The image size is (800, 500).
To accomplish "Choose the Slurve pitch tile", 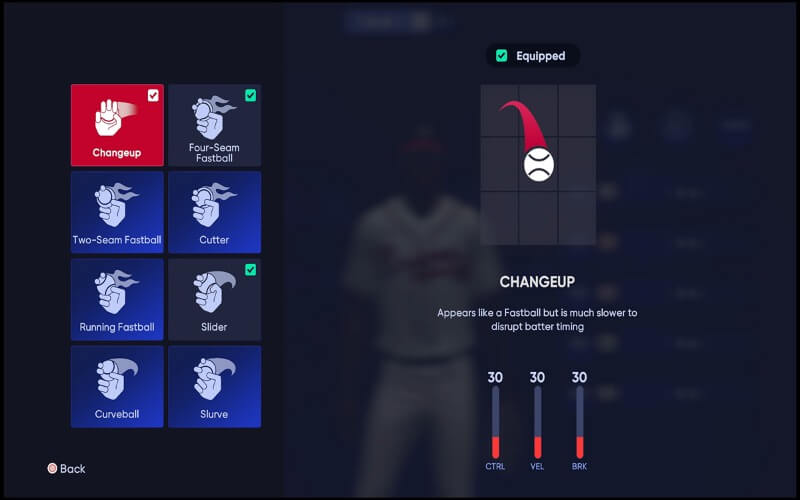I will click(214, 386).
